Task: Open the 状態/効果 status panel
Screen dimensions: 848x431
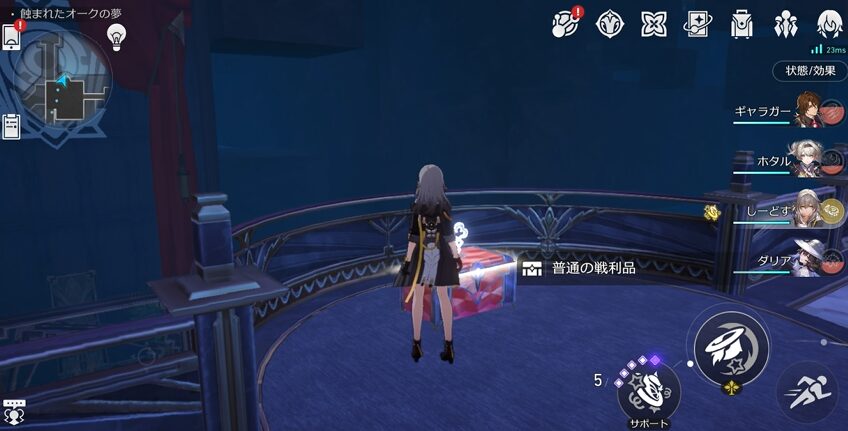Action: (809, 71)
